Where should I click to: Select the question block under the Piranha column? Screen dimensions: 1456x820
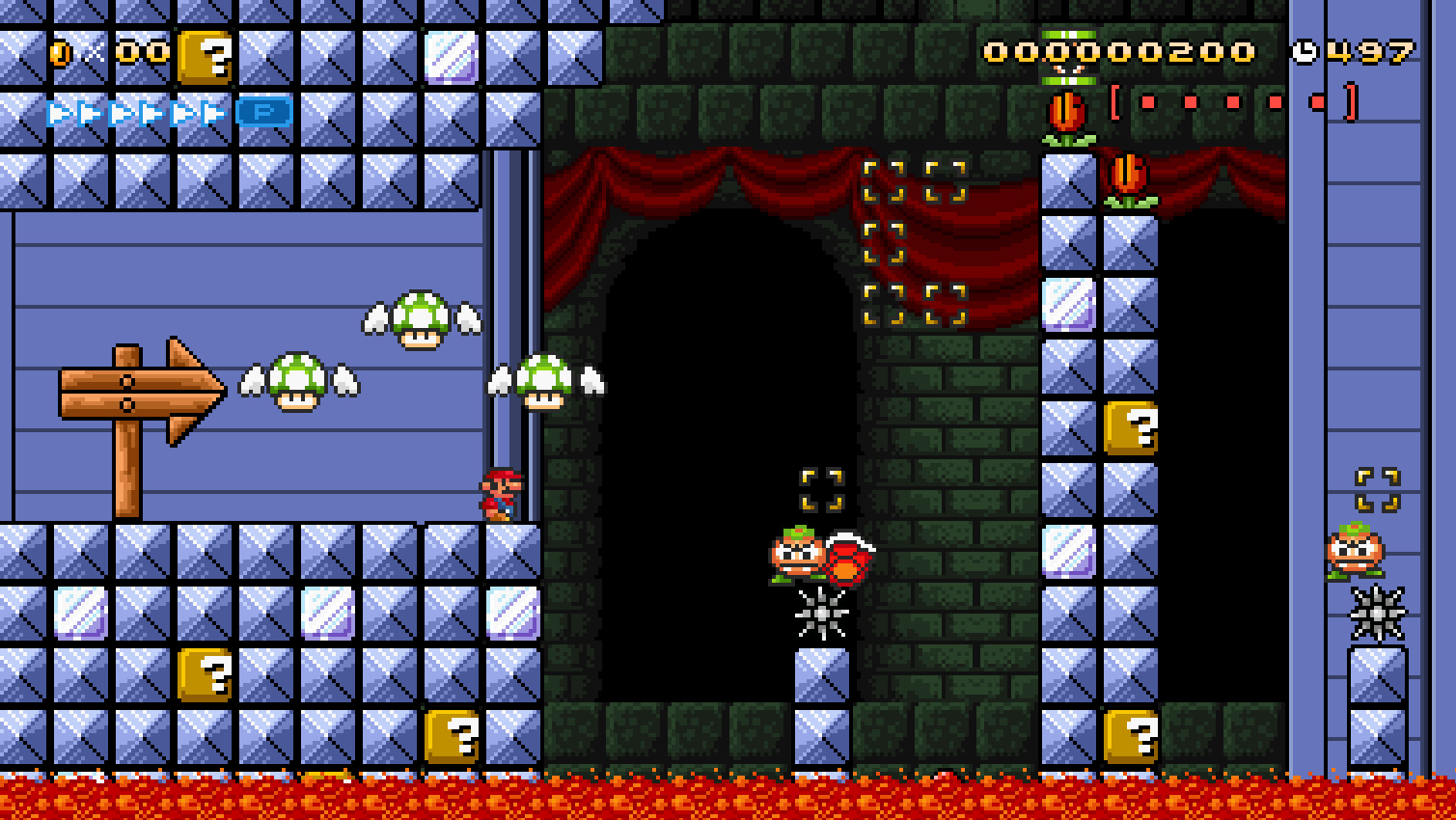coord(1131,427)
